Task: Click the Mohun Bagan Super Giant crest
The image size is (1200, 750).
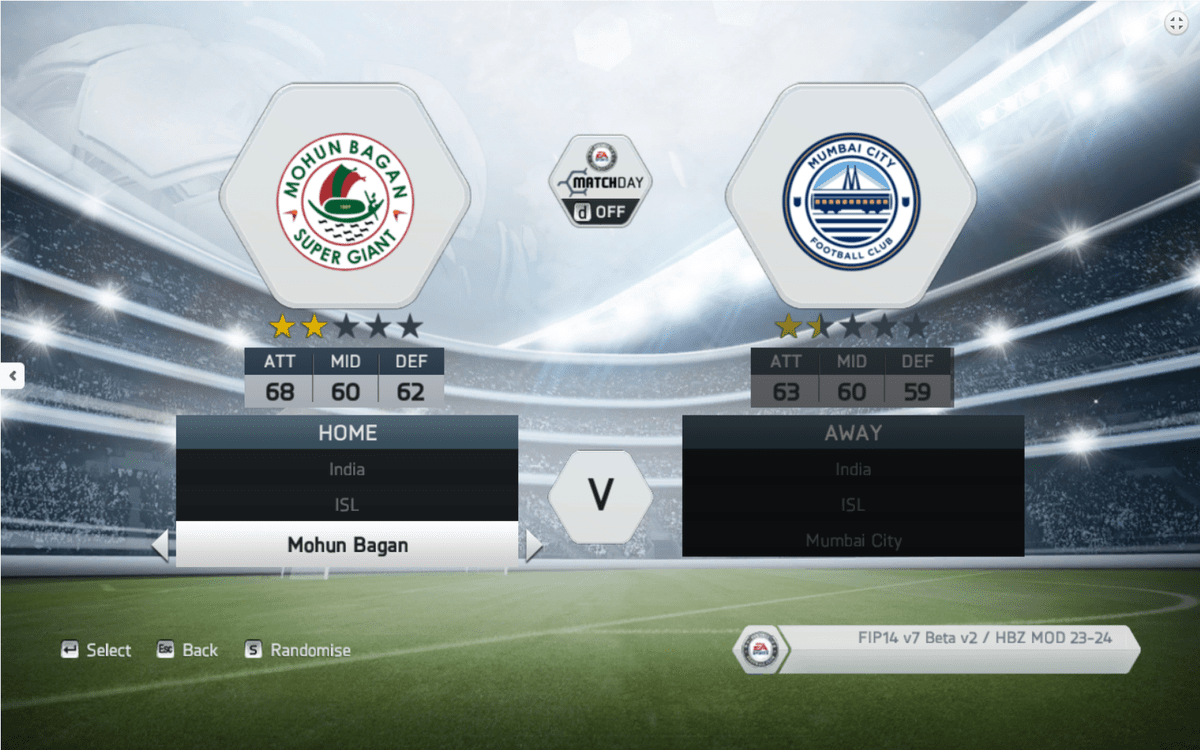Action: pos(345,196)
